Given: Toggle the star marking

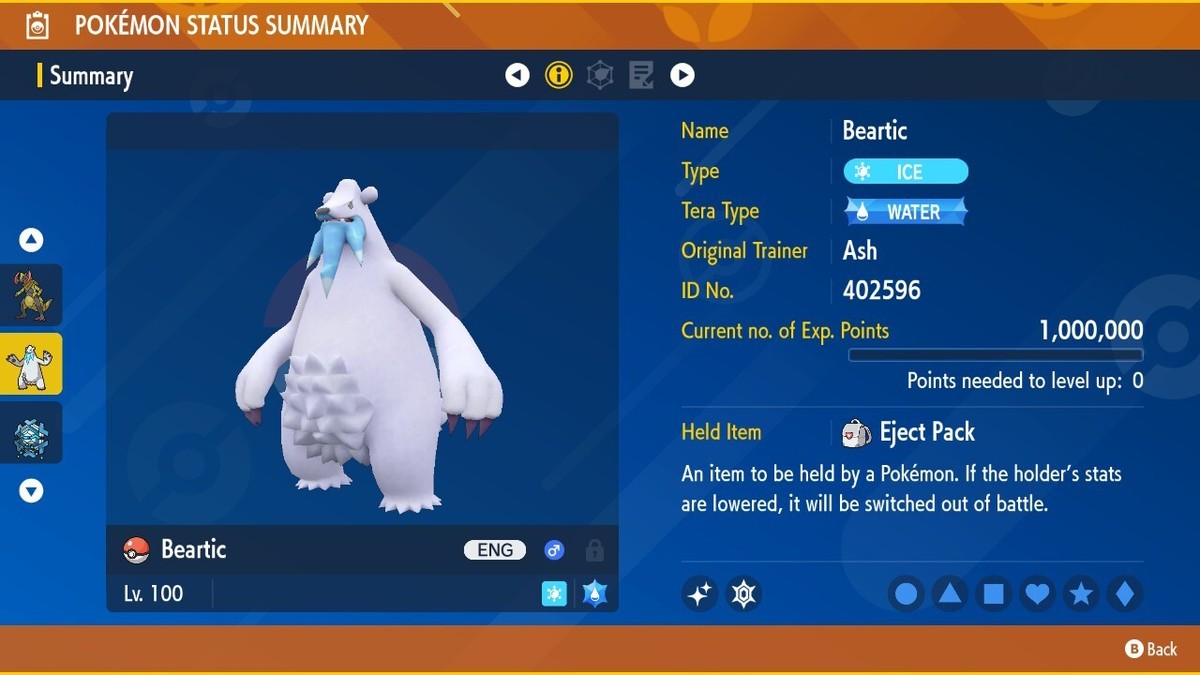Looking at the screenshot, I should pyautogui.click(x=1081, y=594).
